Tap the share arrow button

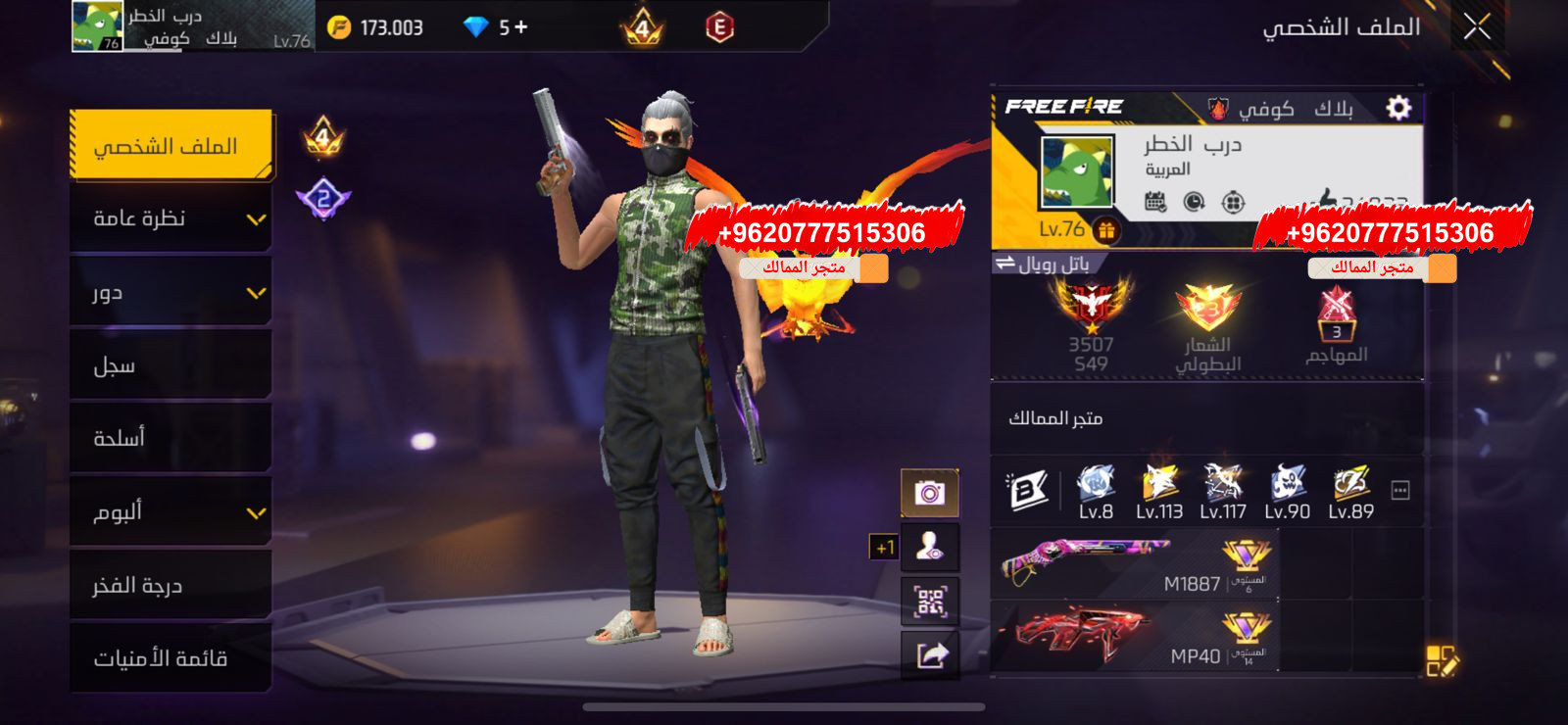click(929, 653)
